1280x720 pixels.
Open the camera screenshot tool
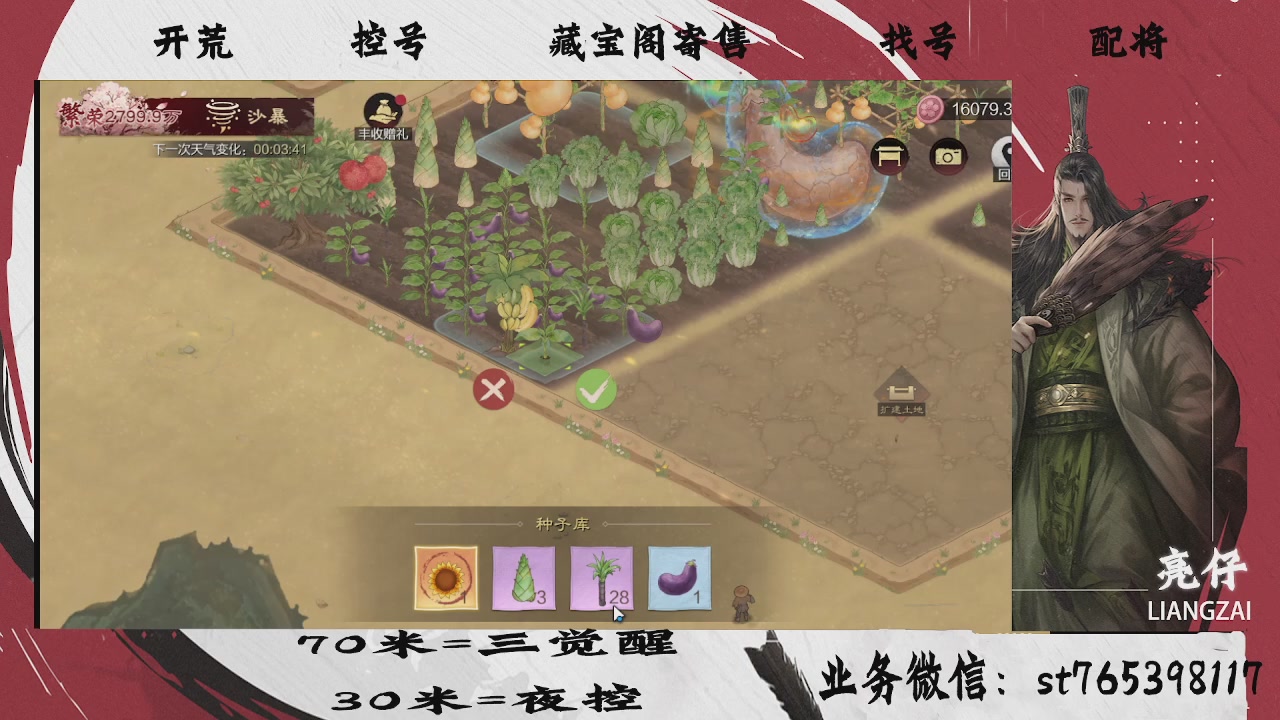click(x=946, y=156)
